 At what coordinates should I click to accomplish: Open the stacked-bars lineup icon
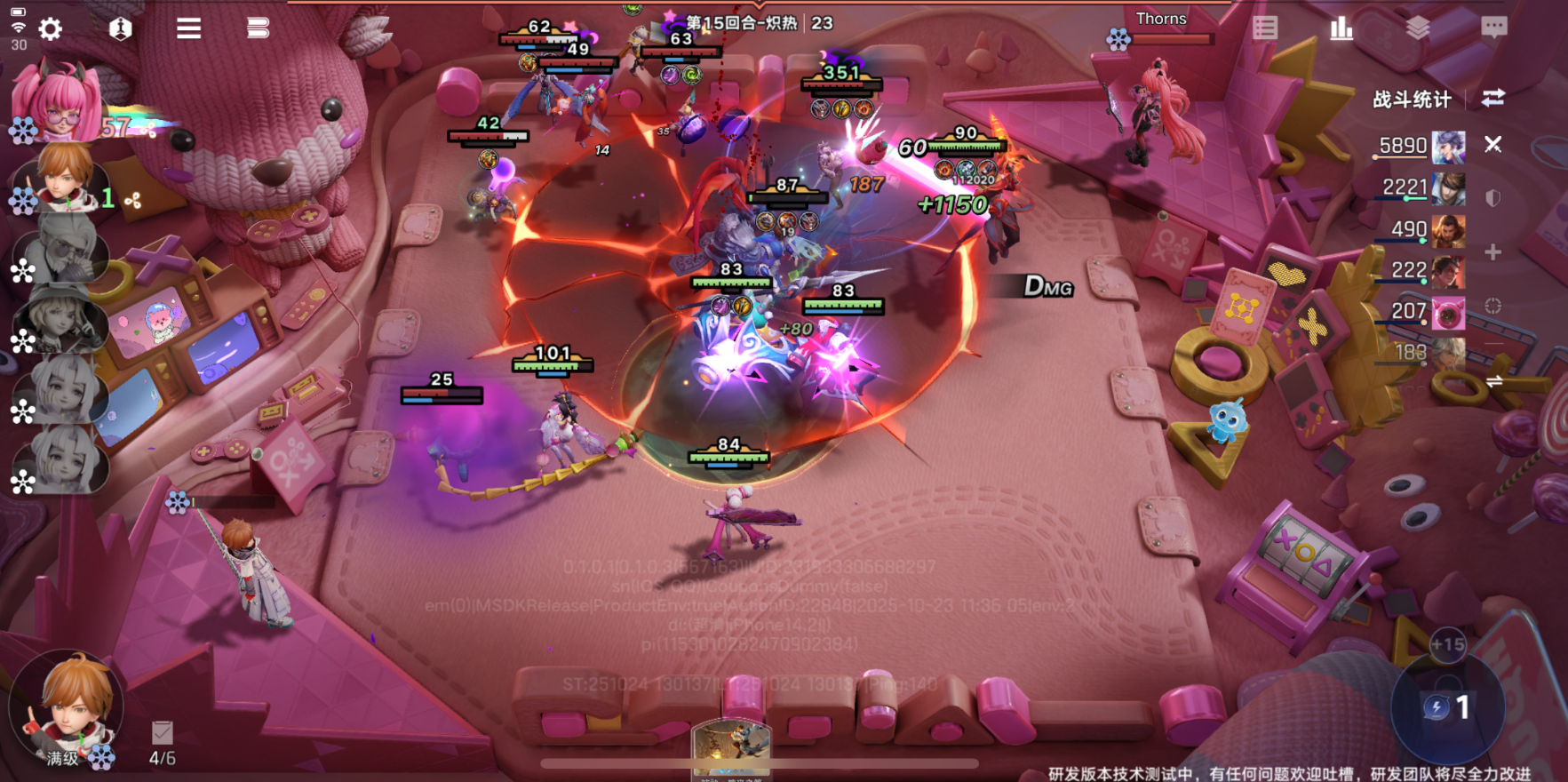tap(258, 29)
